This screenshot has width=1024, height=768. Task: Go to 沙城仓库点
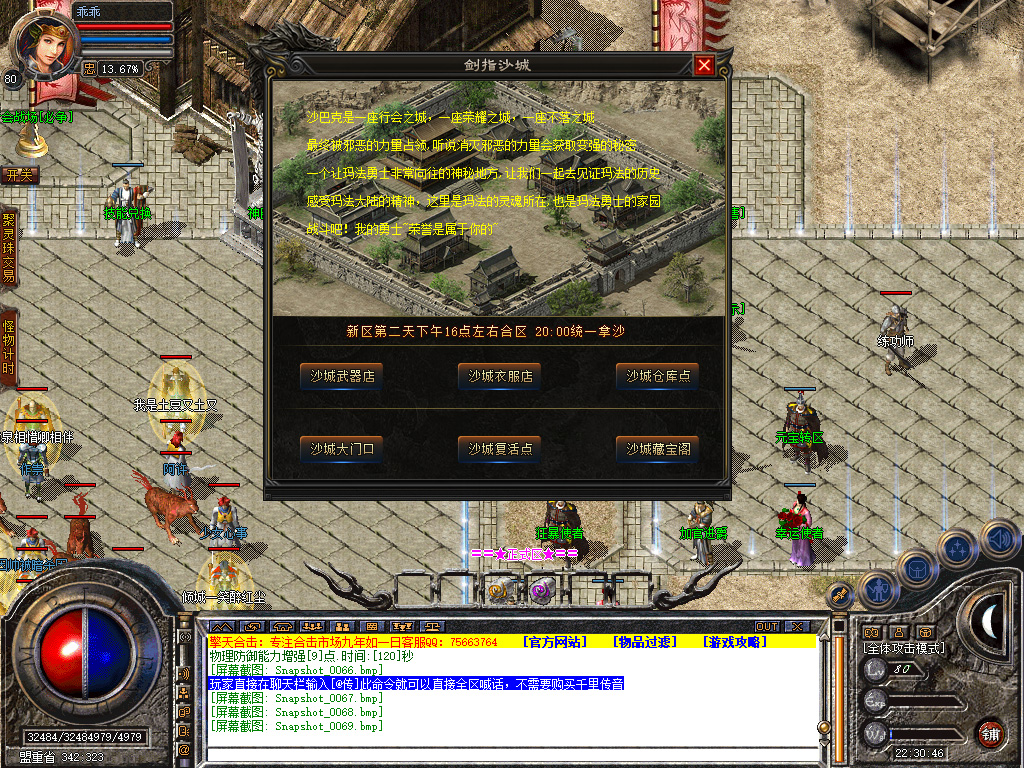click(657, 376)
